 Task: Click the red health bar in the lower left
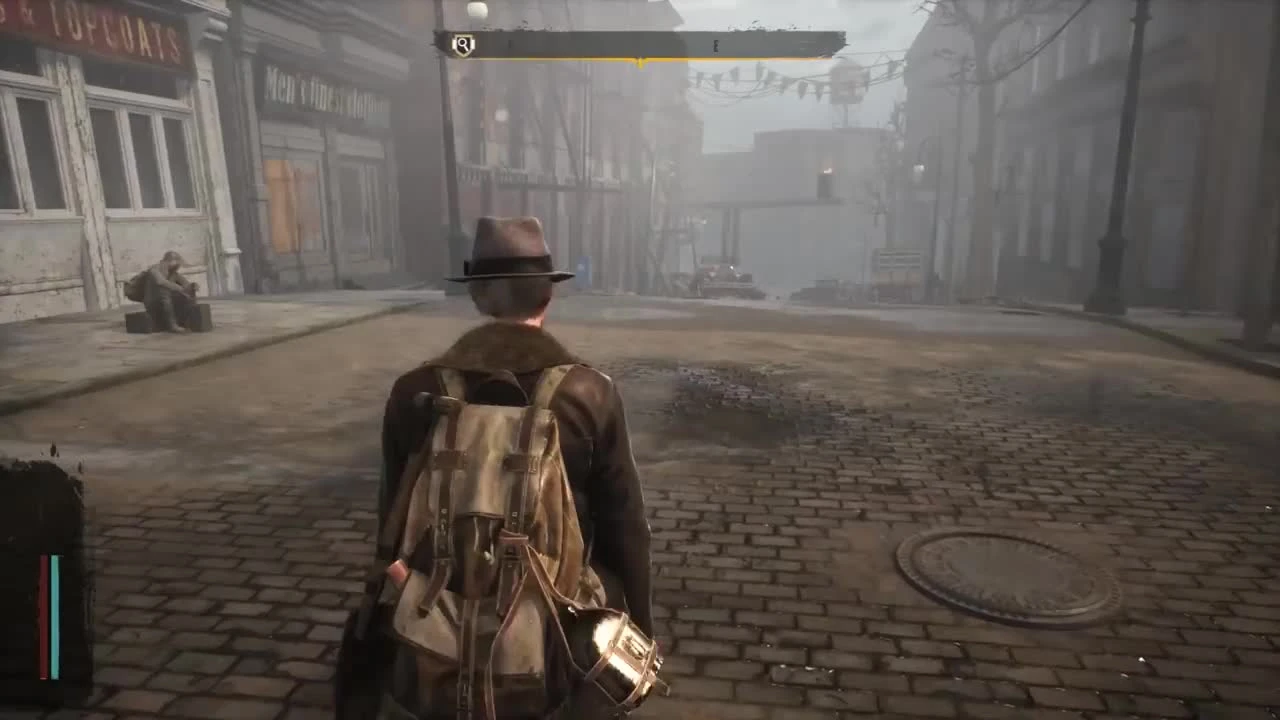pos(42,615)
